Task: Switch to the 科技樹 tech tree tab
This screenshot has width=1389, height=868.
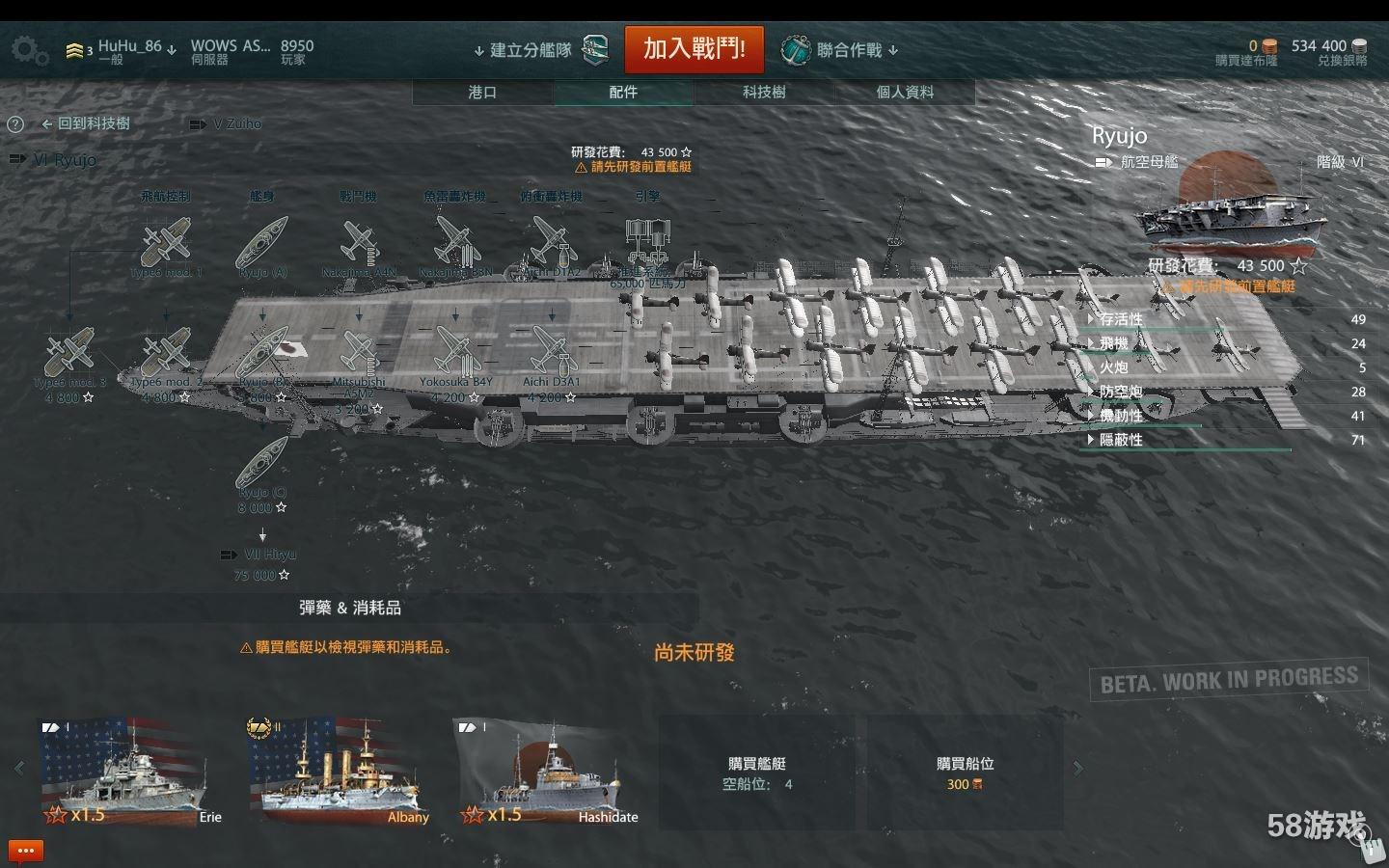Action: (x=764, y=92)
